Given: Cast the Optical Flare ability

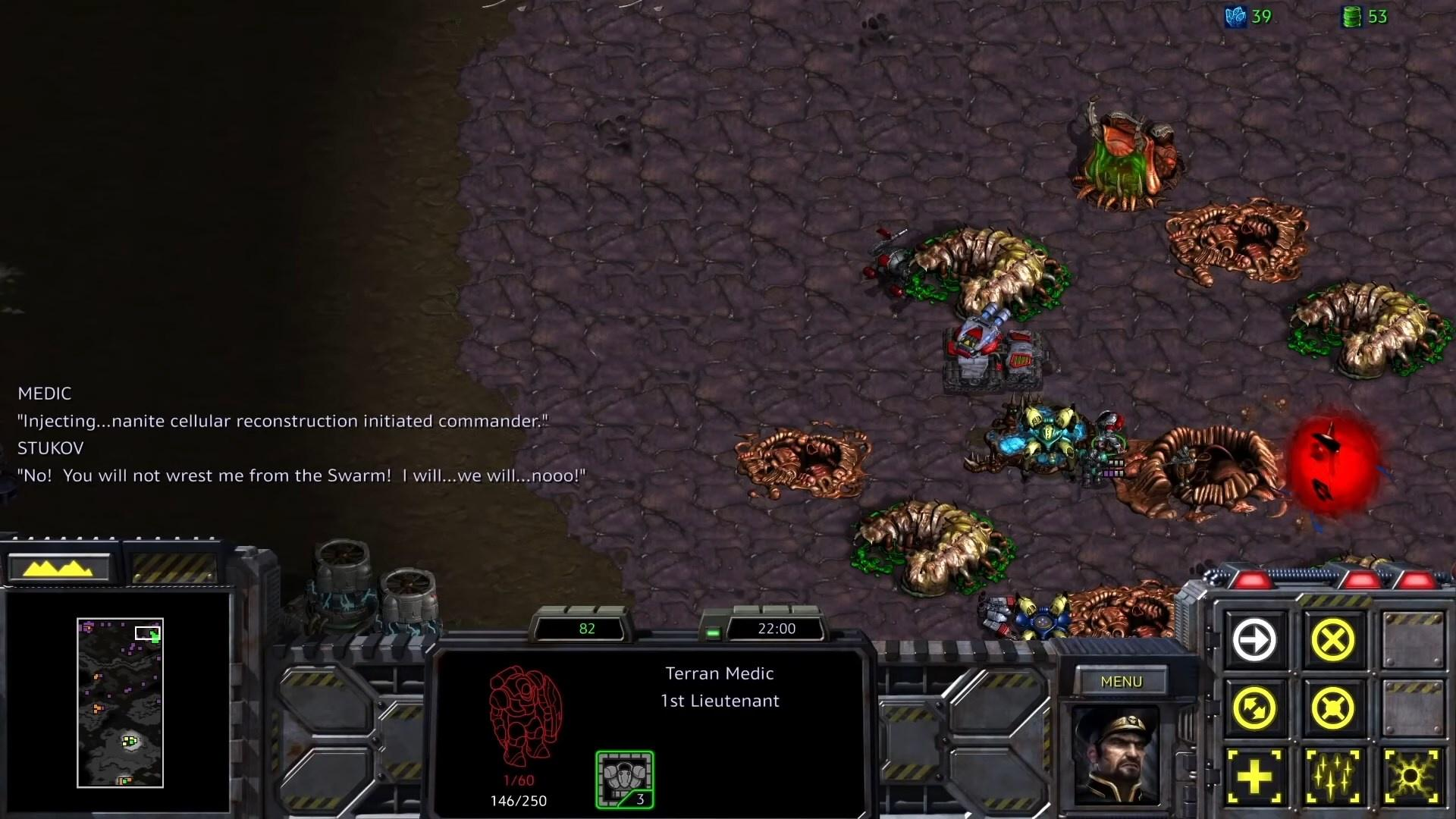Looking at the screenshot, I should click(1410, 777).
